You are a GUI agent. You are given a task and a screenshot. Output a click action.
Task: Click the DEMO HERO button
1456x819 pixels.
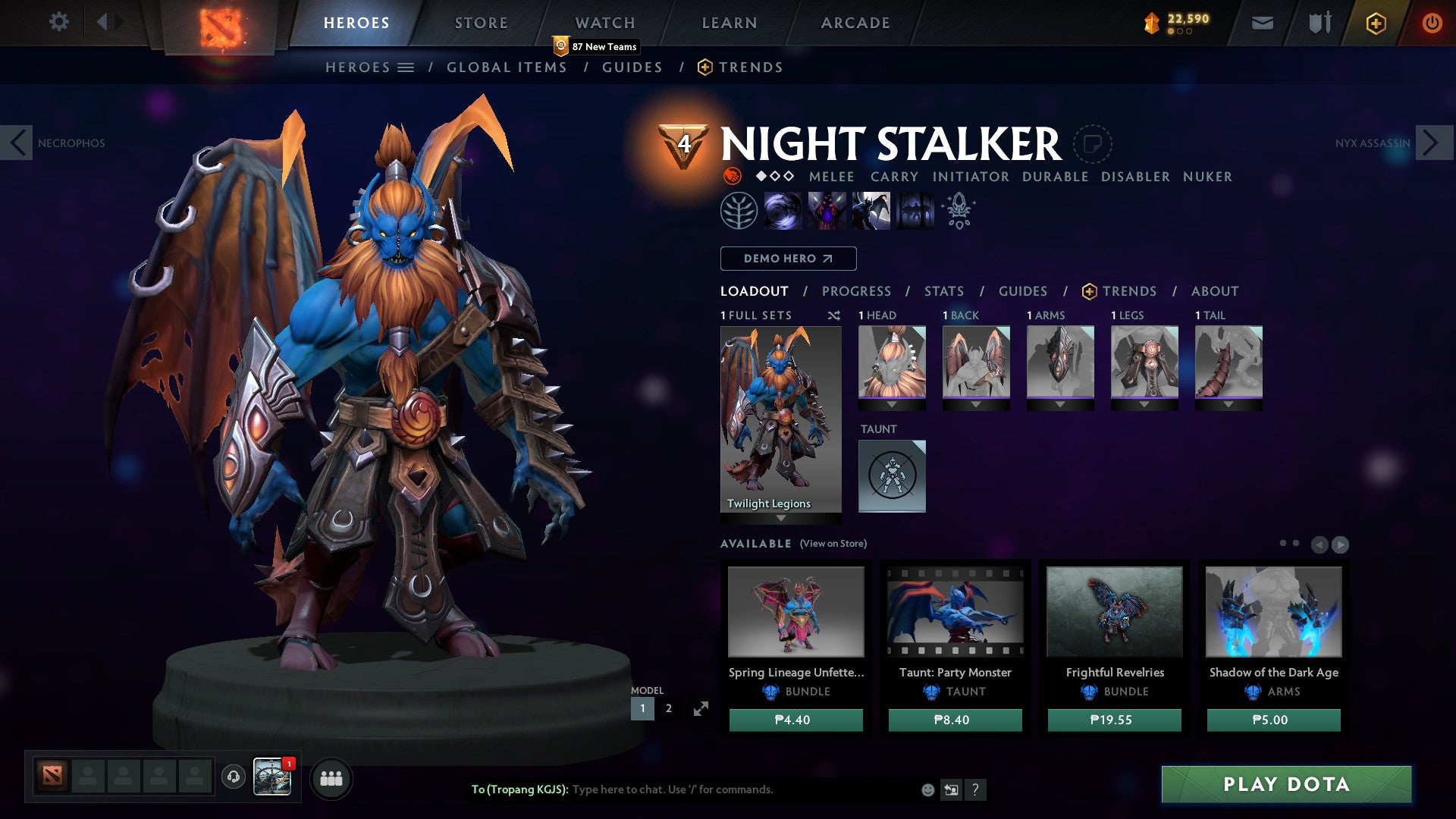[x=787, y=259]
